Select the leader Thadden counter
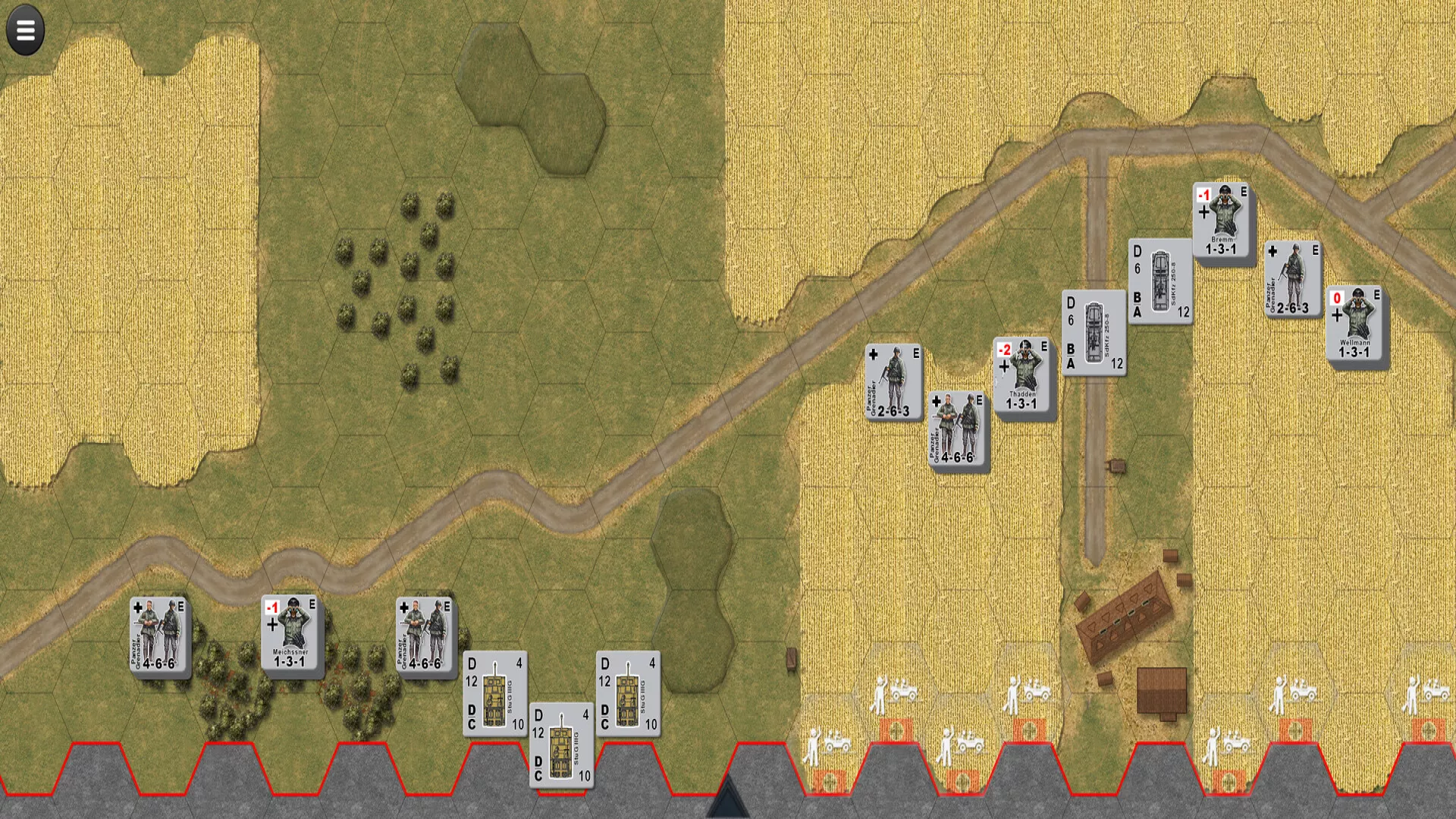Viewport: 1456px width, 819px height. (x=1022, y=376)
